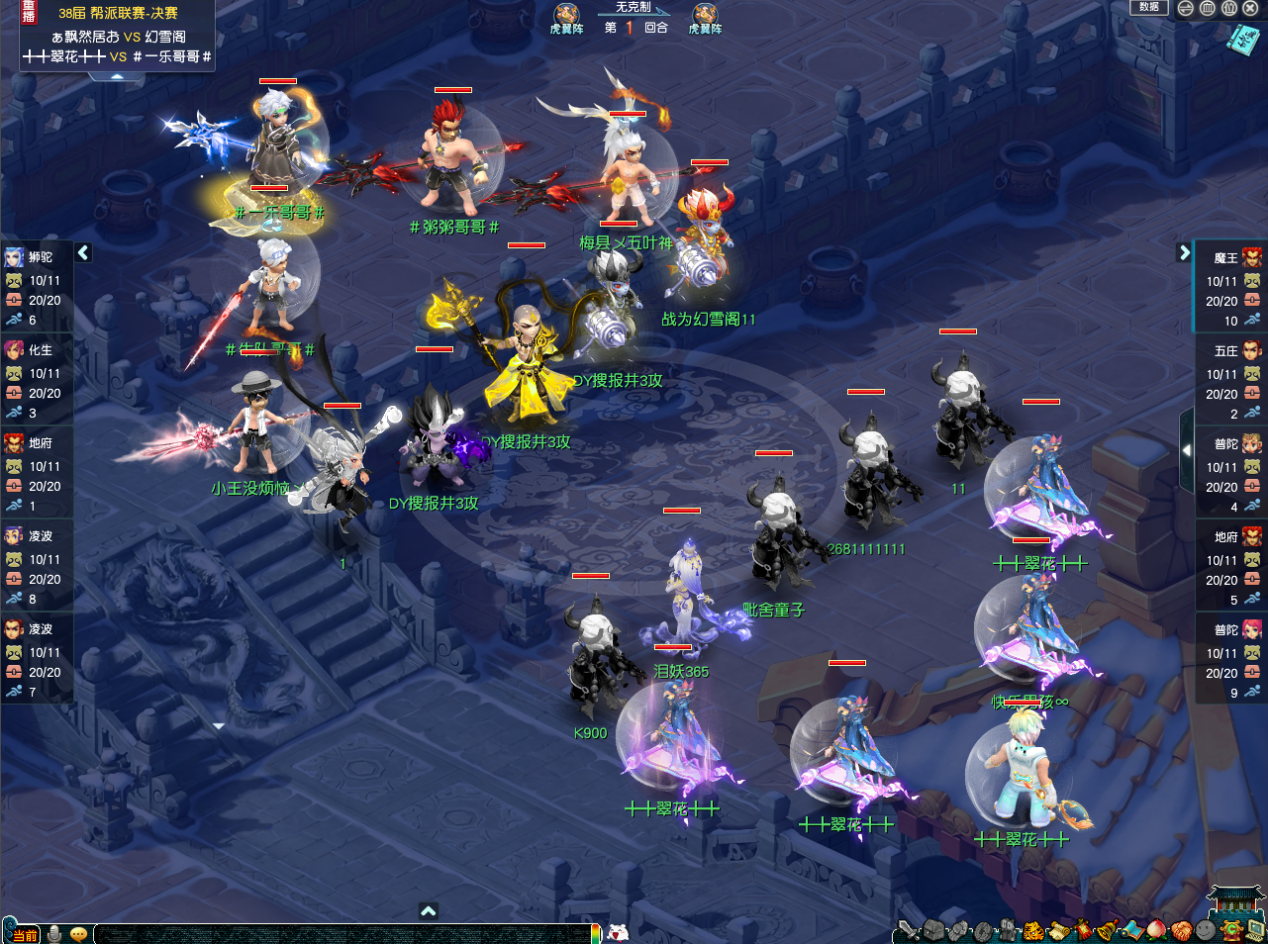Expand the chat window up arrow
The height and width of the screenshot is (944, 1268).
(428, 911)
